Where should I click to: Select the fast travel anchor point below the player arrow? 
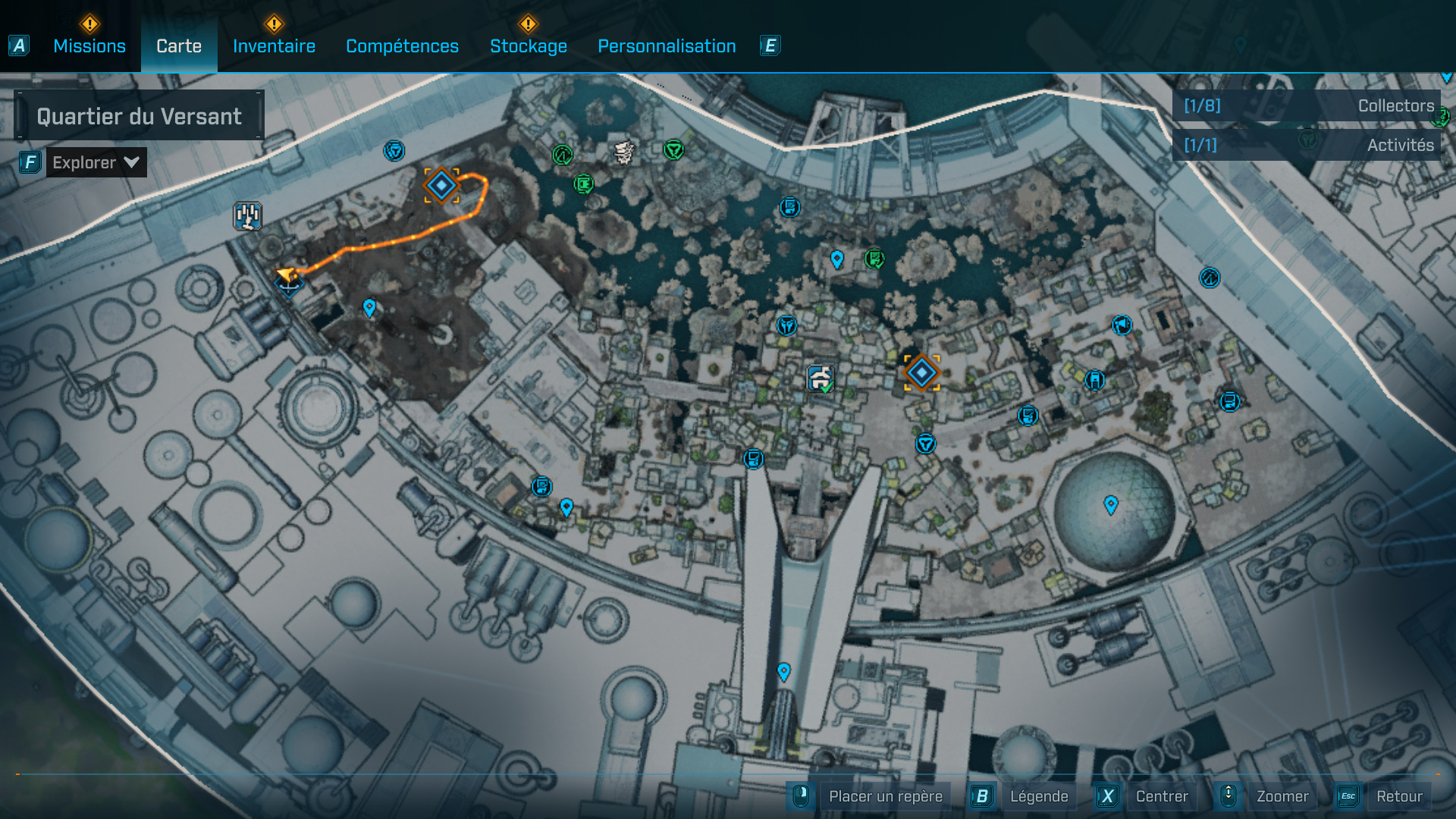click(x=288, y=288)
